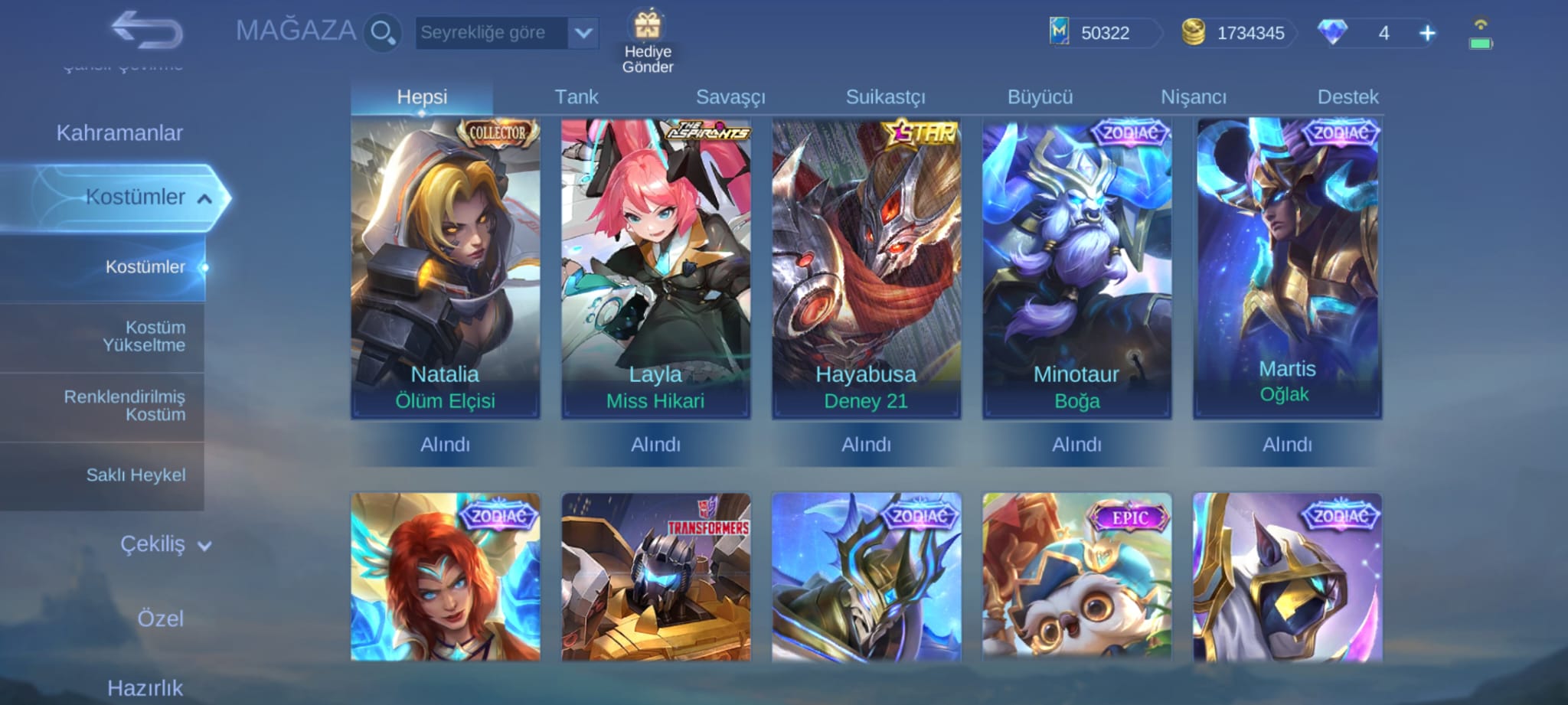This screenshot has height=705, width=1568.
Task: Open Hediye Gönder gift button
Action: point(648,42)
